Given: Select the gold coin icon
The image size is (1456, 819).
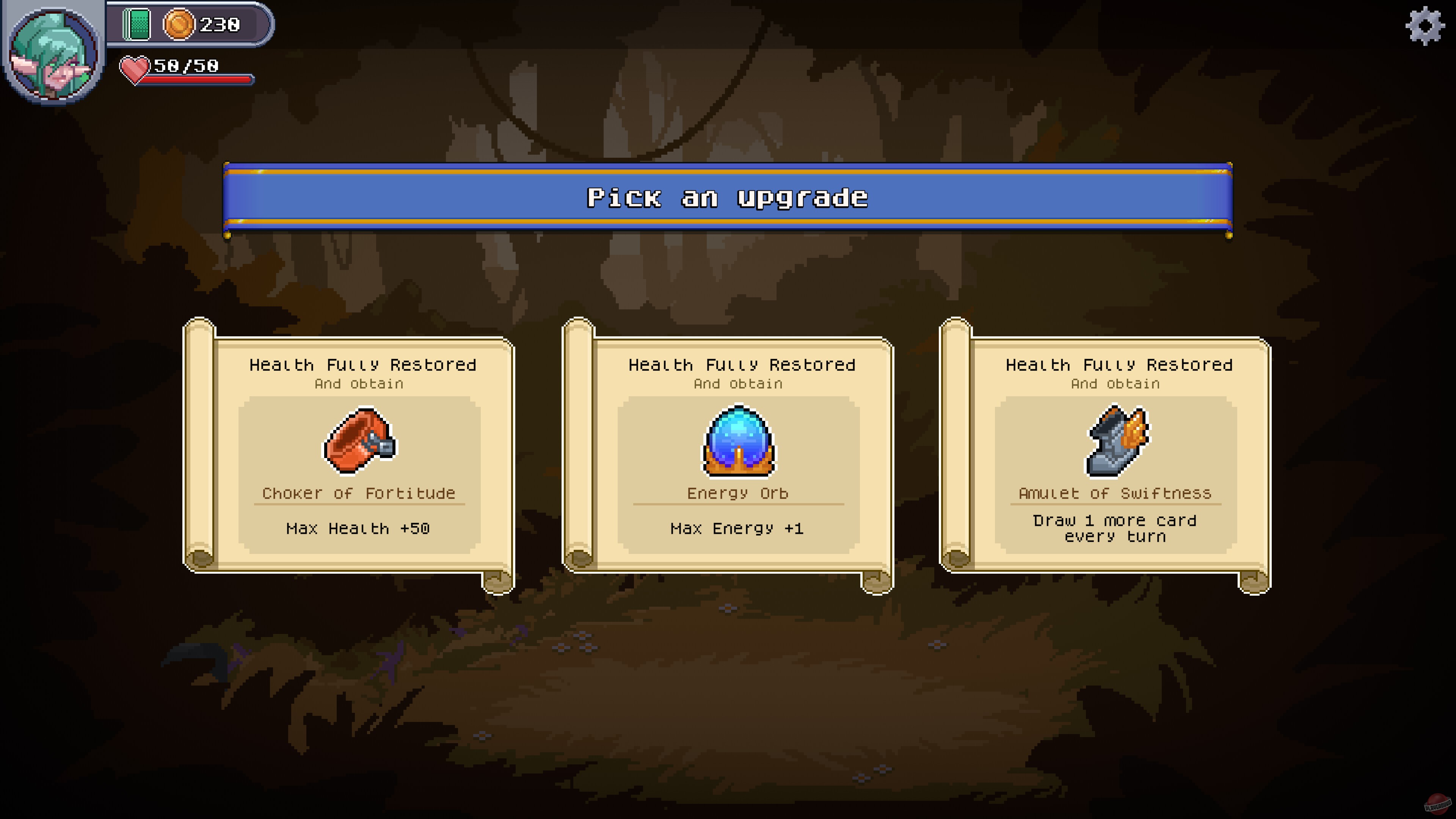Looking at the screenshot, I should tap(180, 24).
